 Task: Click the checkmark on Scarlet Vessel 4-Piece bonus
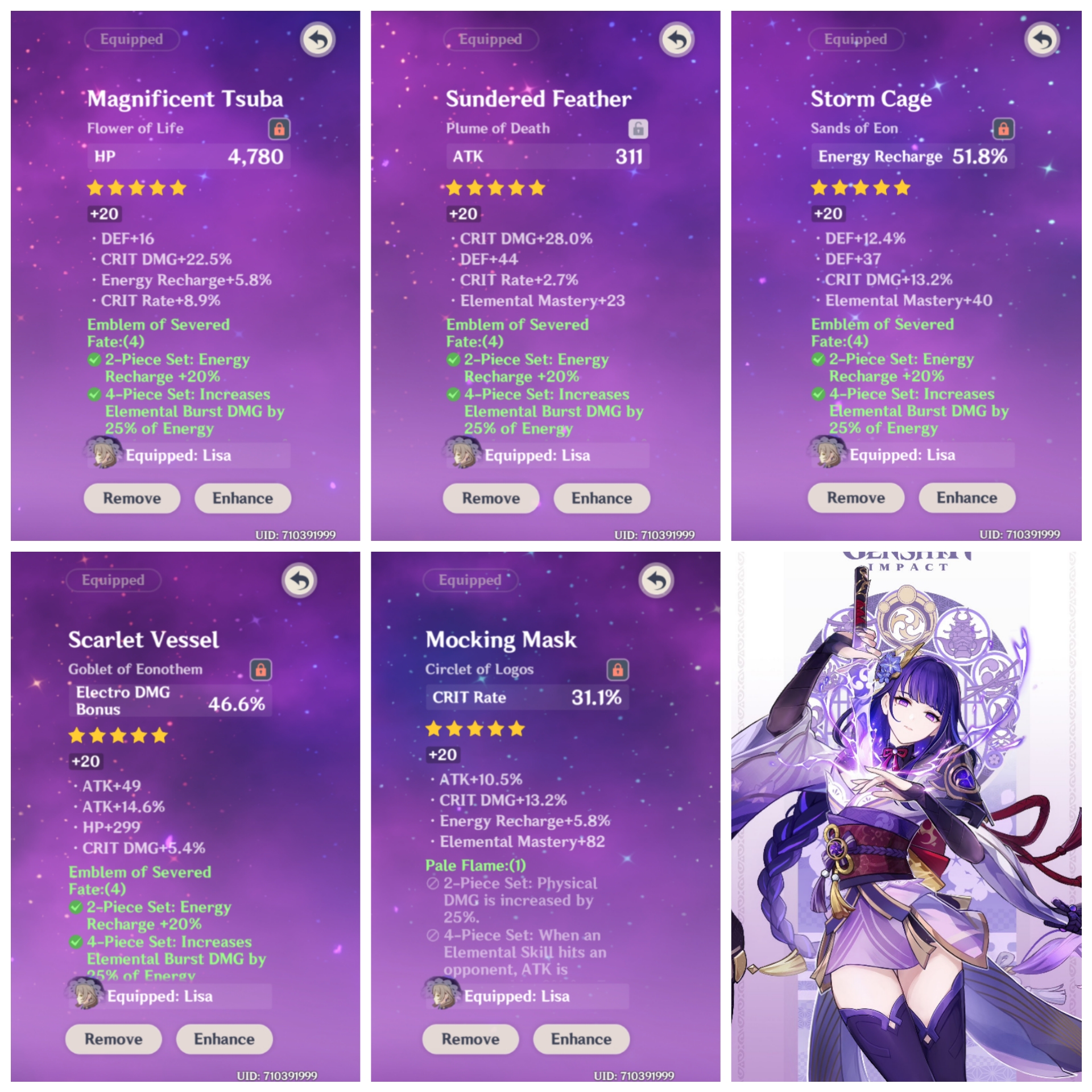(x=76, y=942)
